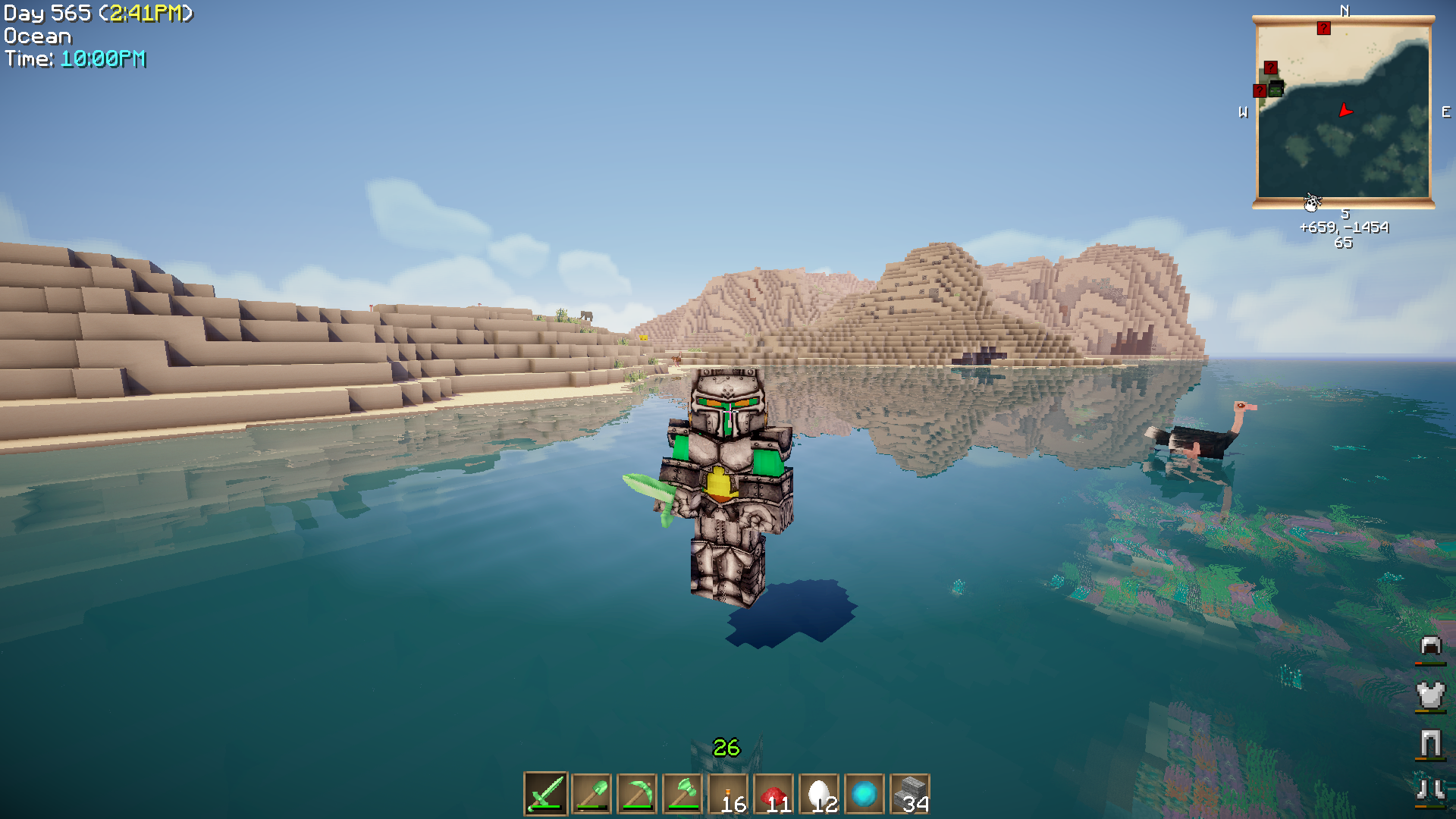Image resolution: width=1456 pixels, height=819 pixels.
Task: Click the helmet armor status icon
Action: click(1430, 646)
